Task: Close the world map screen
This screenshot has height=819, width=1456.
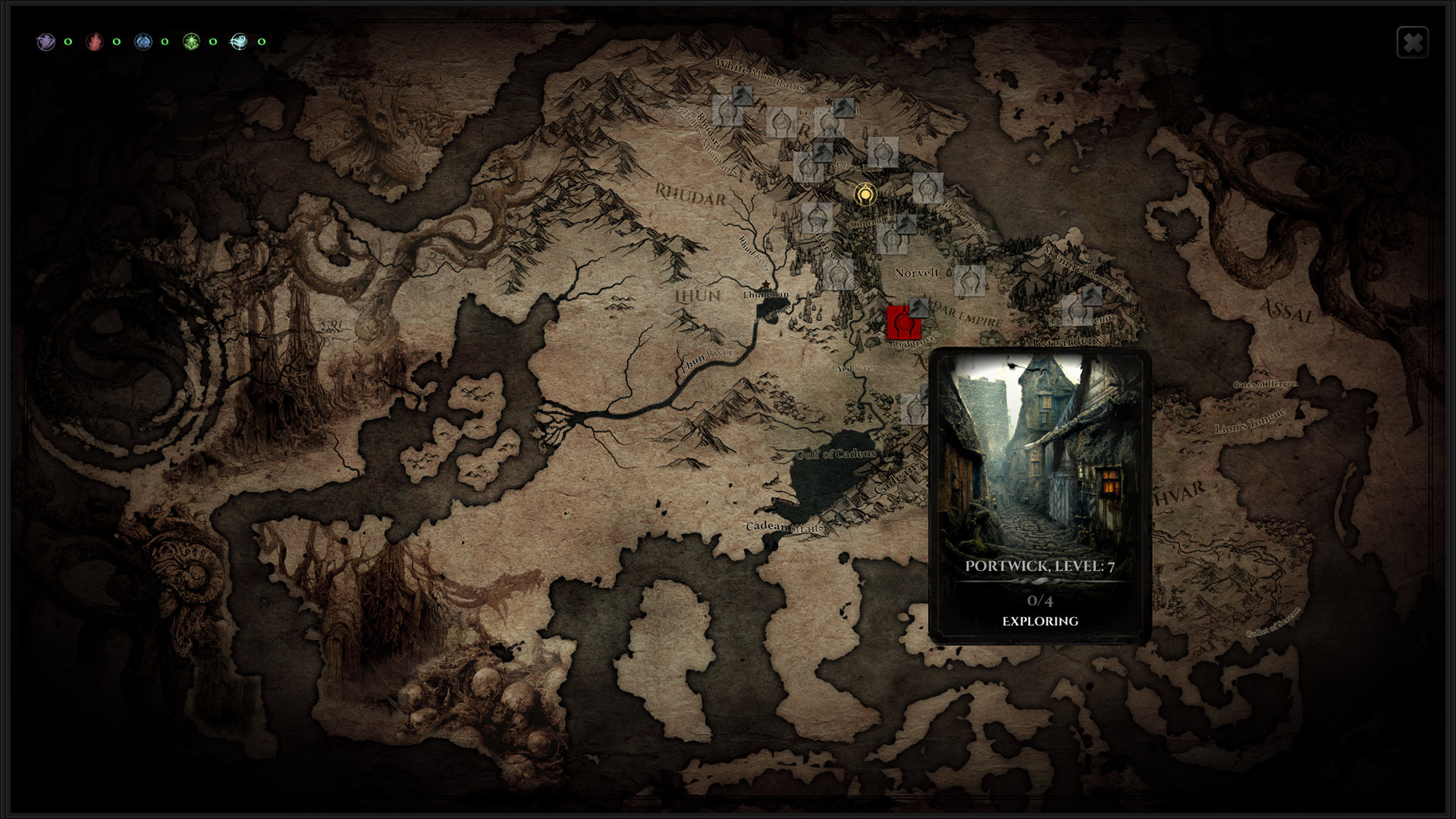Action: tap(1412, 42)
